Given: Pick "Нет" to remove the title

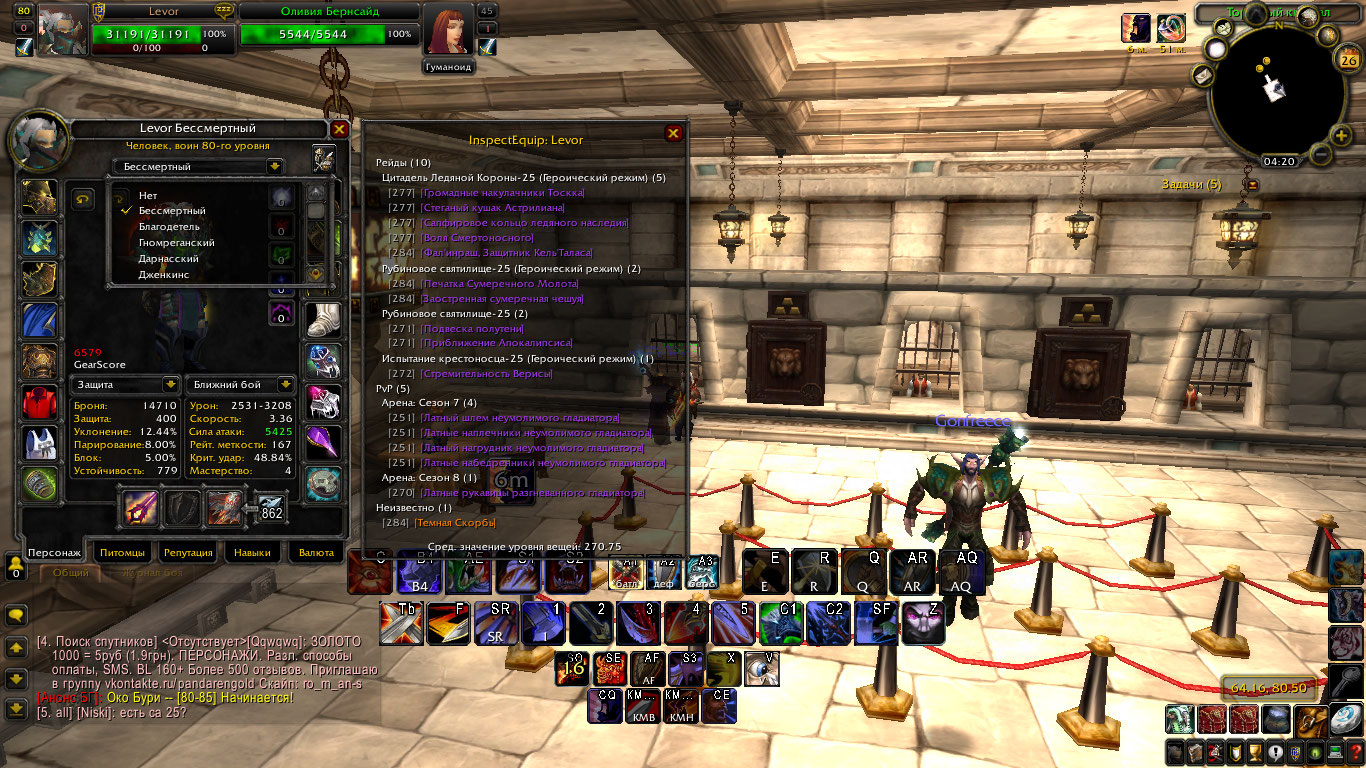Looking at the screenshot, I should (148, 195).
